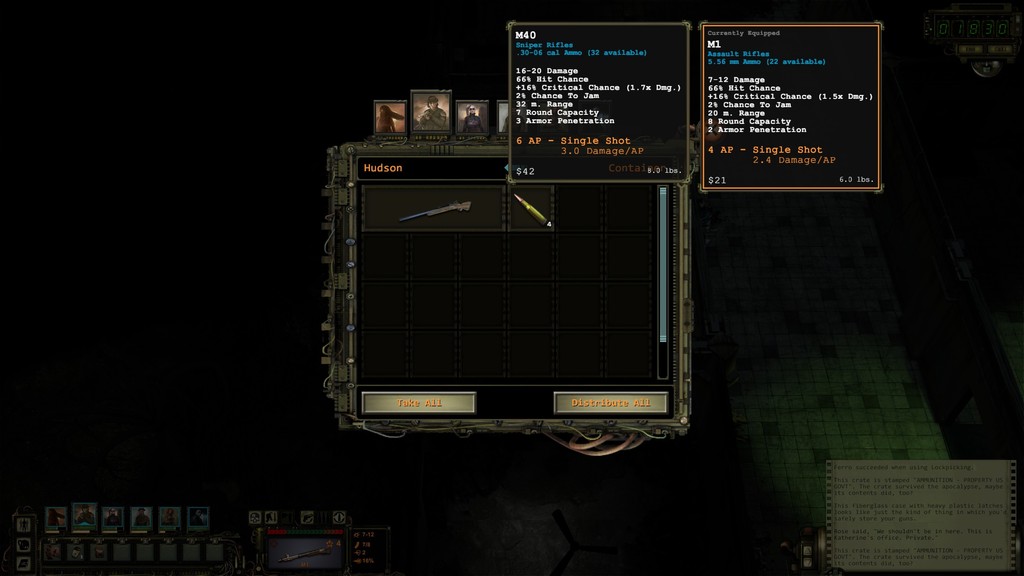Choose the long-haired ranger portrait above the container
This screenshot has height=576, width=1024.
390,117
